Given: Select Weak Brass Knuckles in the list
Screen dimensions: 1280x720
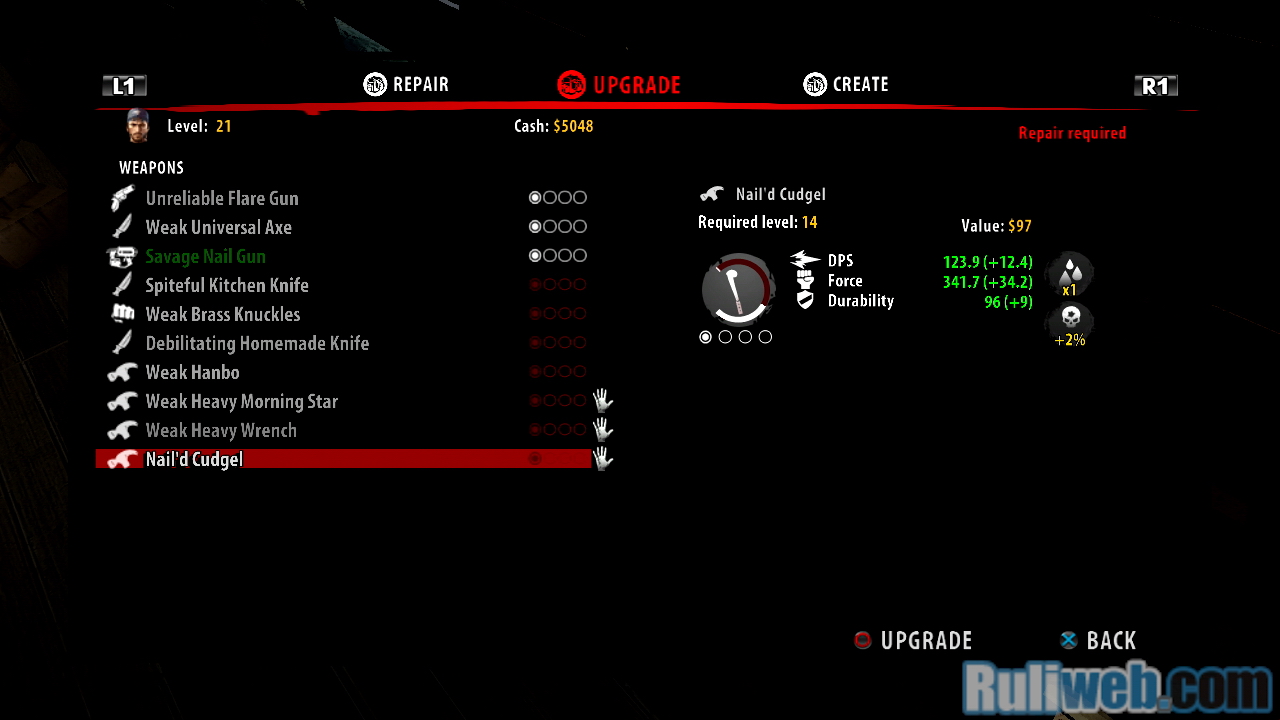Looking at the screenshot, I should [223, 314].
